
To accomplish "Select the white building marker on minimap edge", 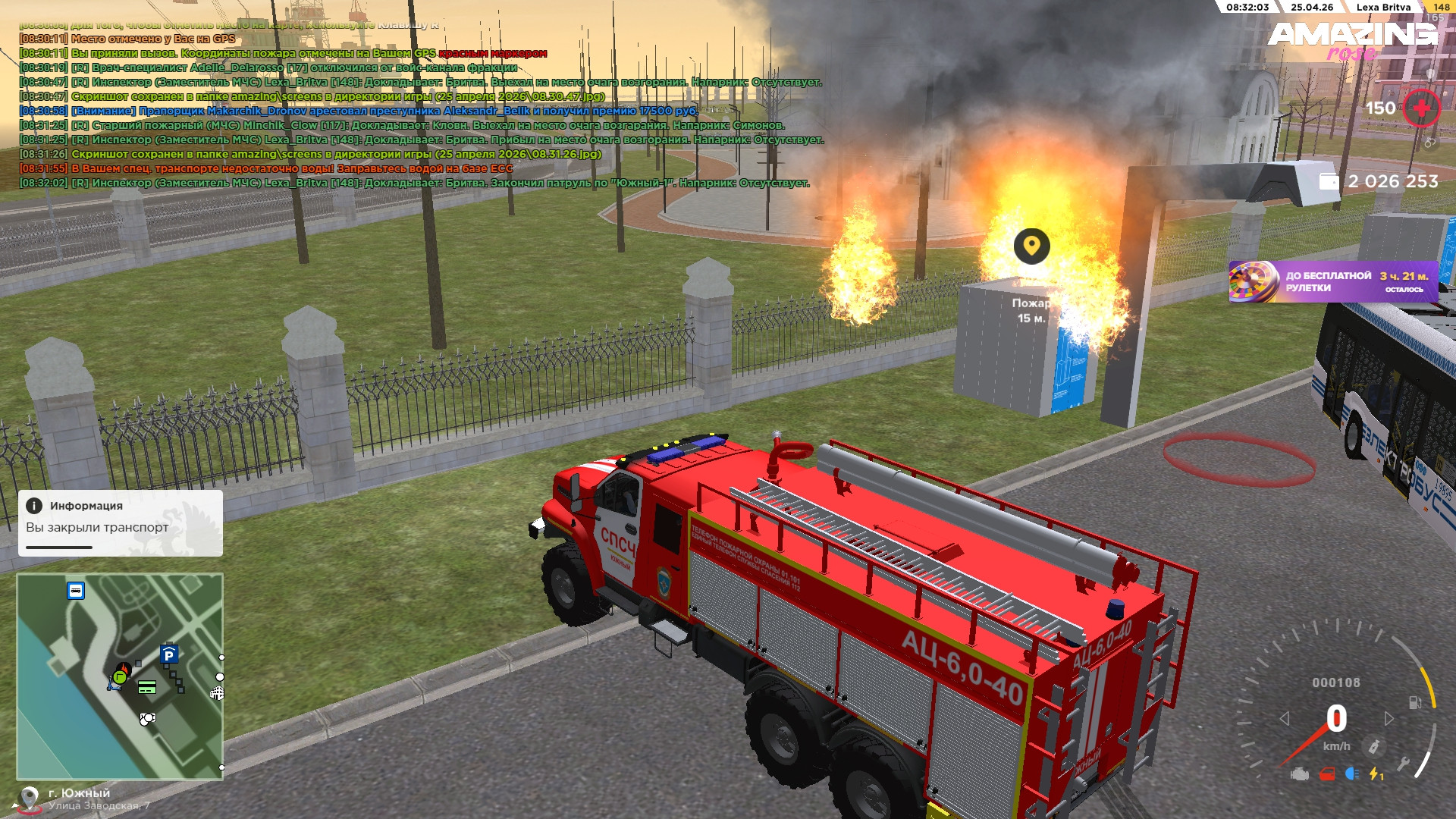I will pyautogui.click(x=217, y=692).
